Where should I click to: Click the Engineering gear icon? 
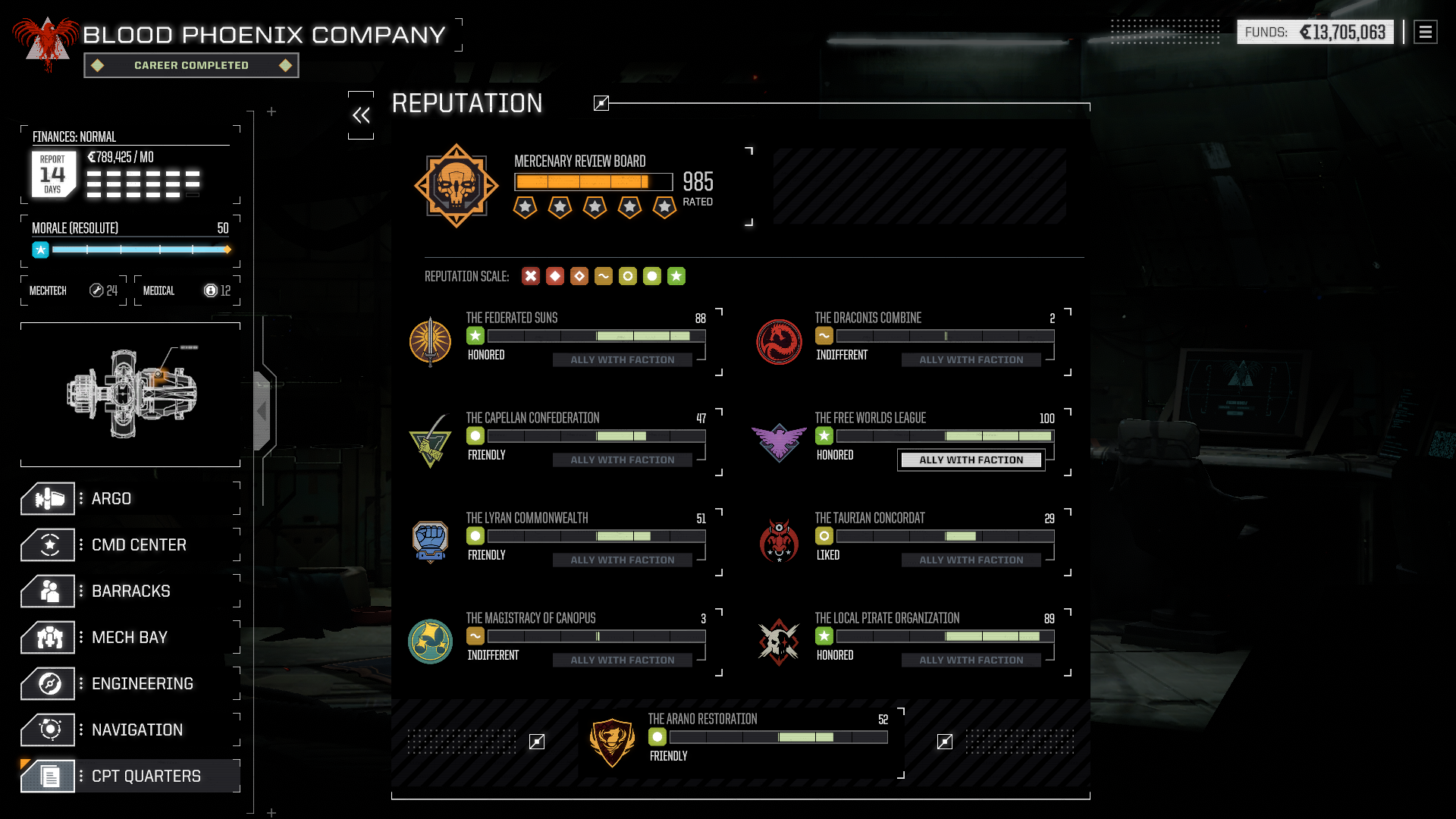coord(48,683)
